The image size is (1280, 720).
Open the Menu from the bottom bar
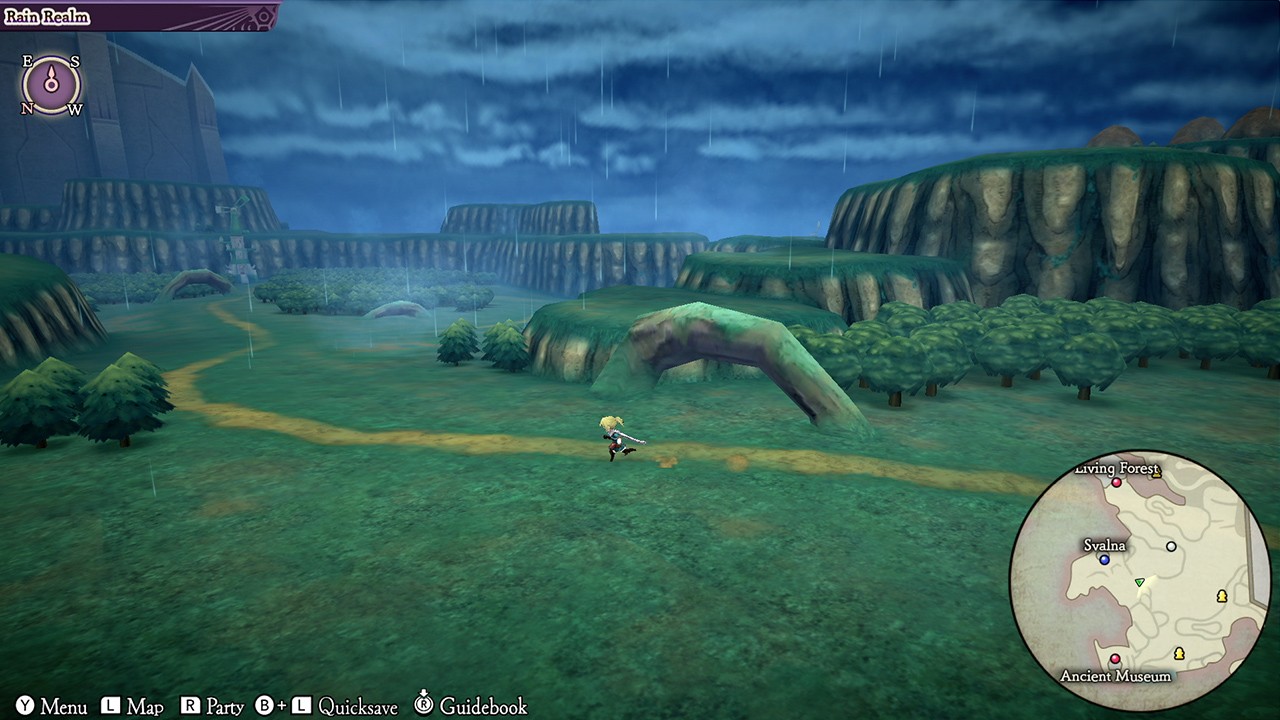(63, 707)
